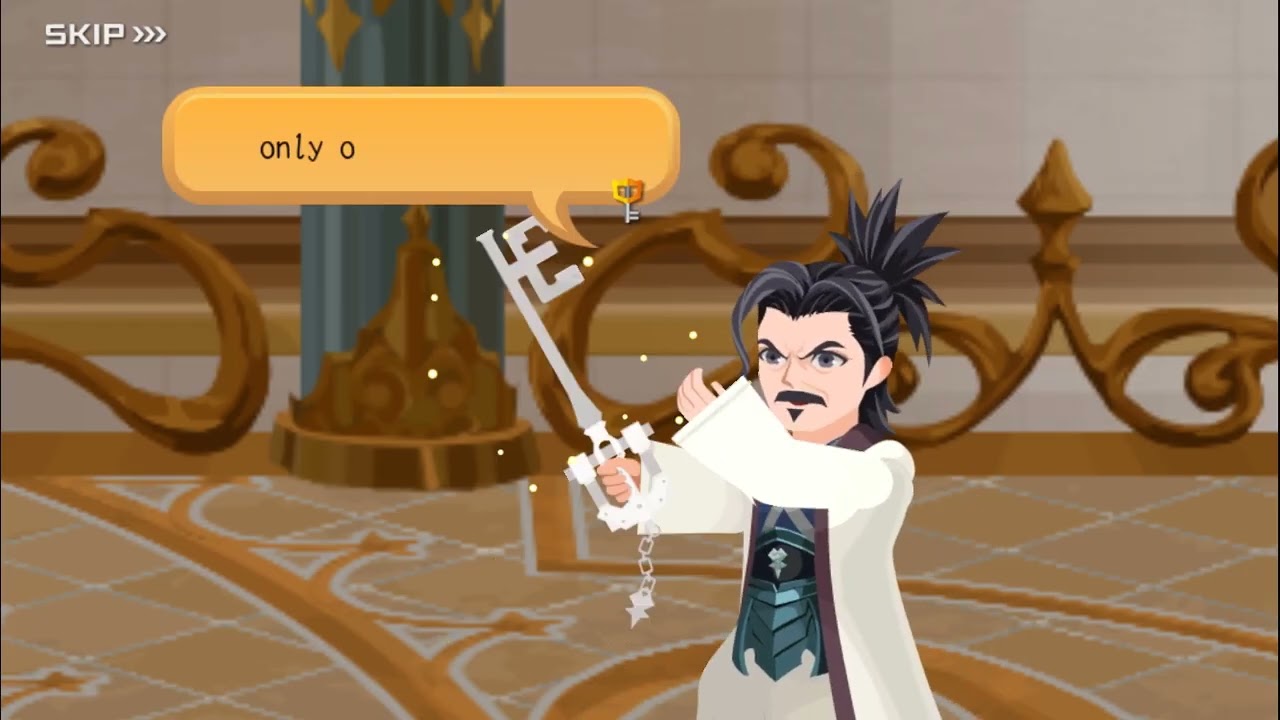The image size is (1280, 720).
Task: Tap the keyblade continue icon on the bubble
Action: [628, 199]
